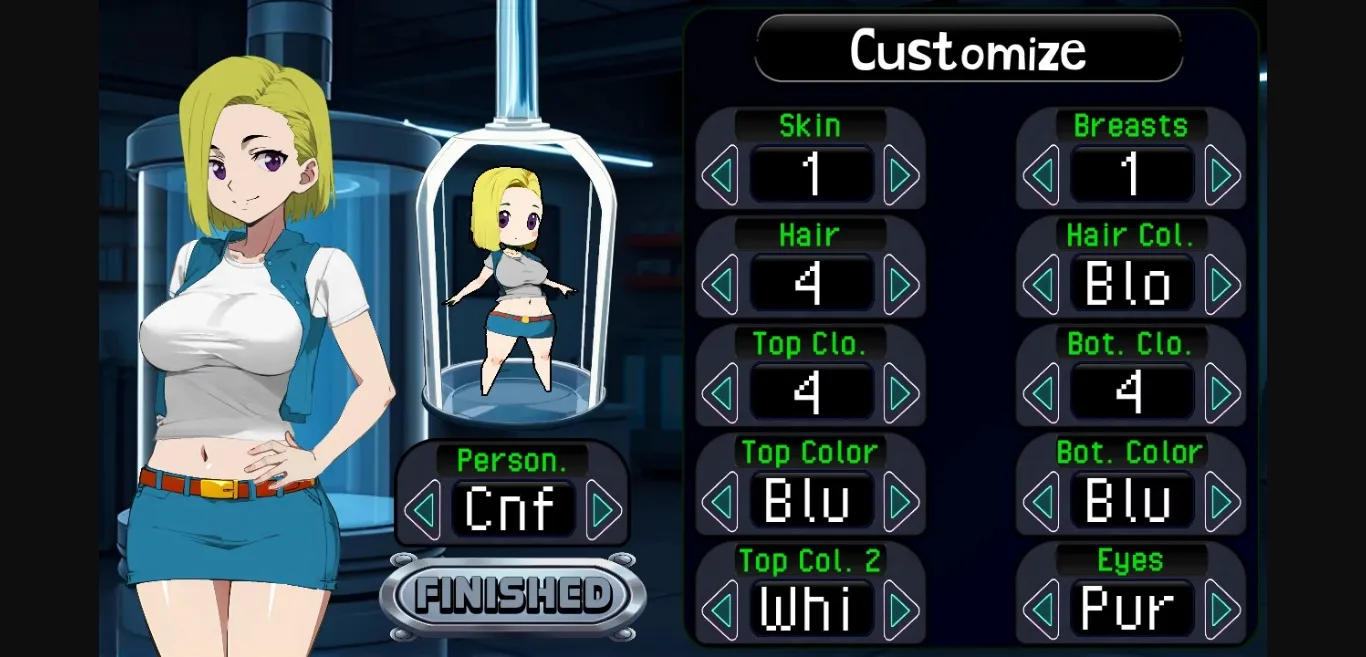The image size is (1366, 657).
Task: Cycle to next Eyes color
Action: [x=1222, y=609]
